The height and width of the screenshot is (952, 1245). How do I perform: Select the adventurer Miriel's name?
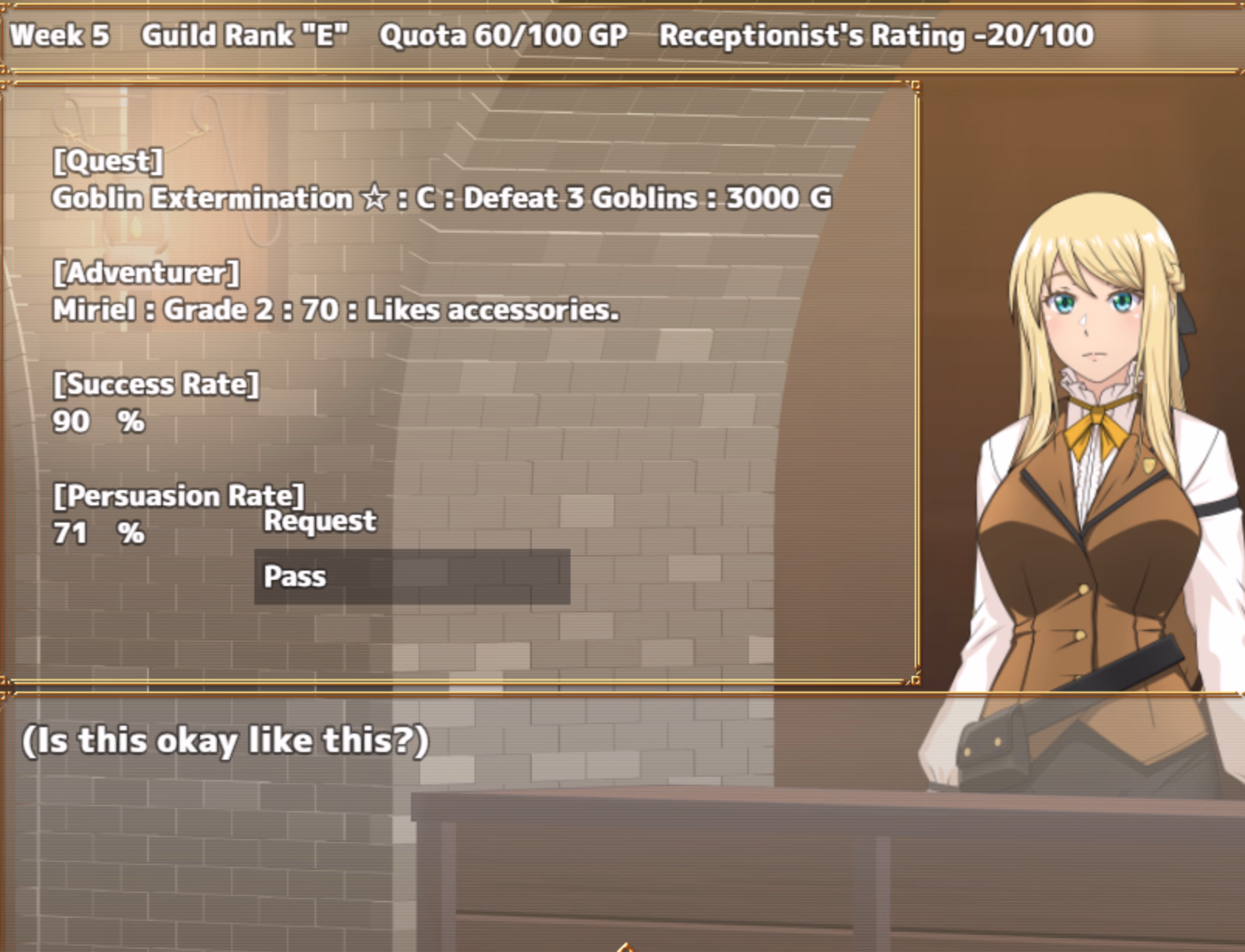pyautogui.click(x=93, y=310)
